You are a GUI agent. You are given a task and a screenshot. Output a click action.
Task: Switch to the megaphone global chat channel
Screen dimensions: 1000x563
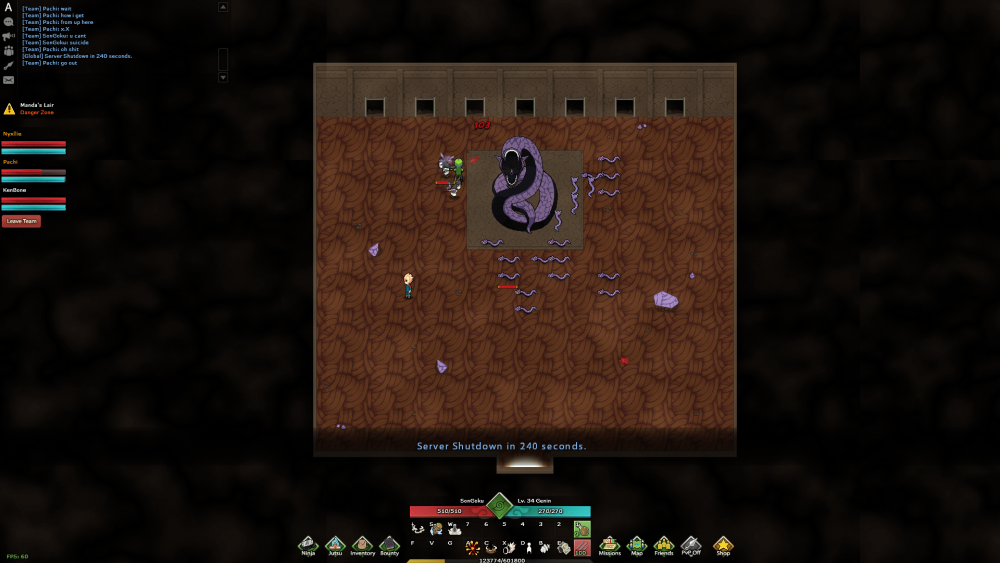(8, 36)
